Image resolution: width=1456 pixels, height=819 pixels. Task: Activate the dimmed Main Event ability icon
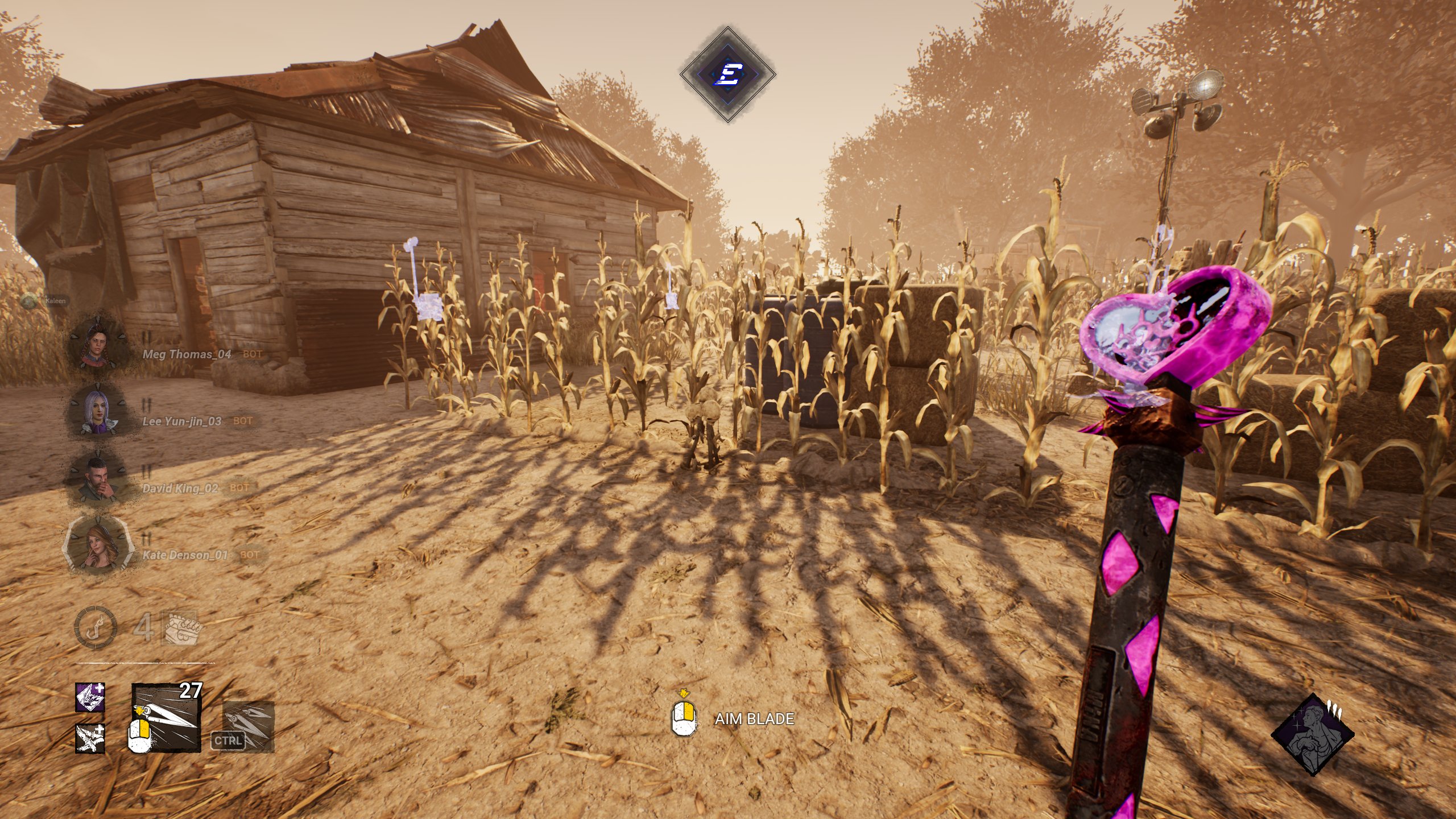pos(249,726)
